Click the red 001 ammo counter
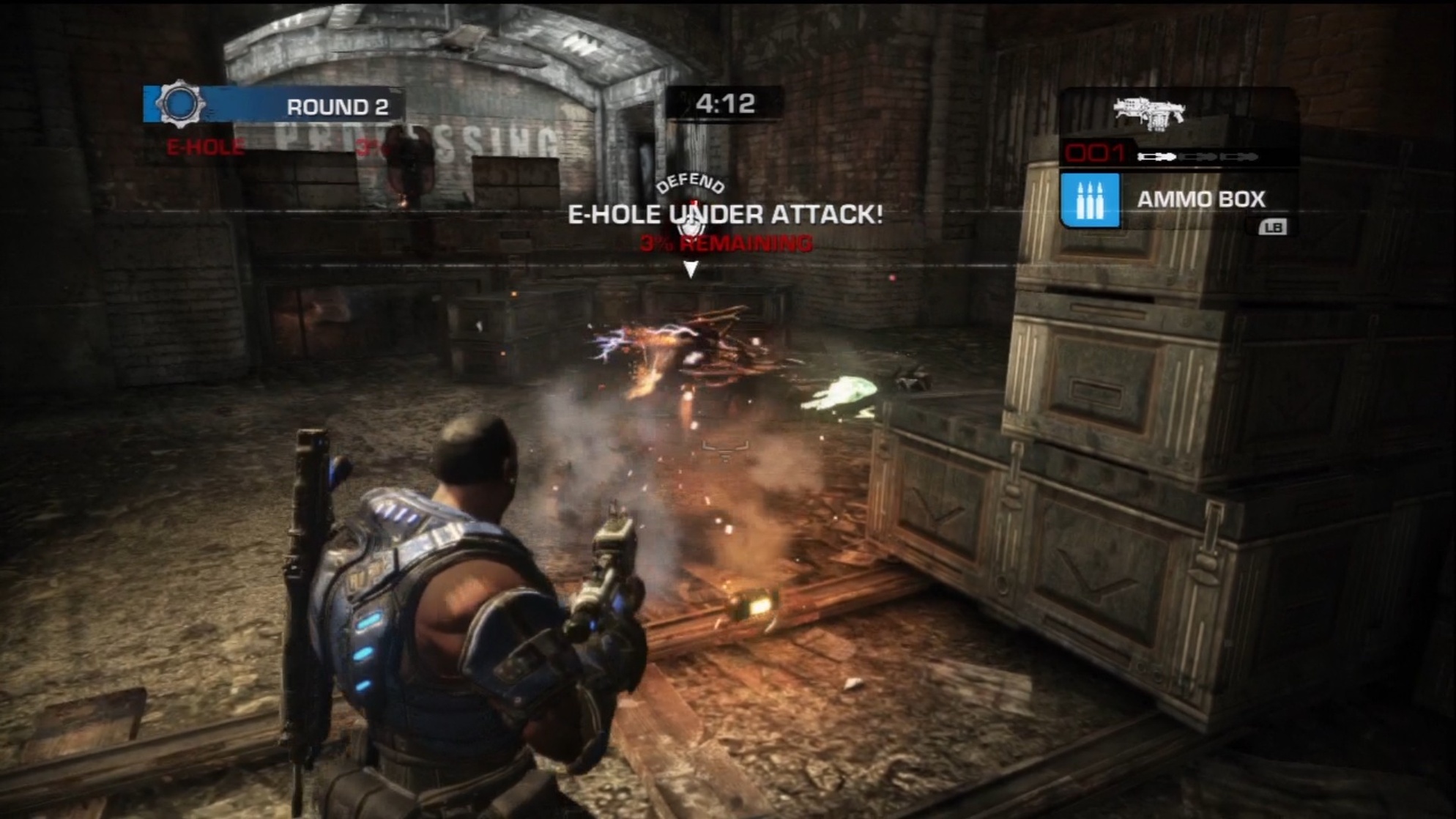Image resolution: width=1456 pixels, height=819 pixels. click(x=1095, y=154)
